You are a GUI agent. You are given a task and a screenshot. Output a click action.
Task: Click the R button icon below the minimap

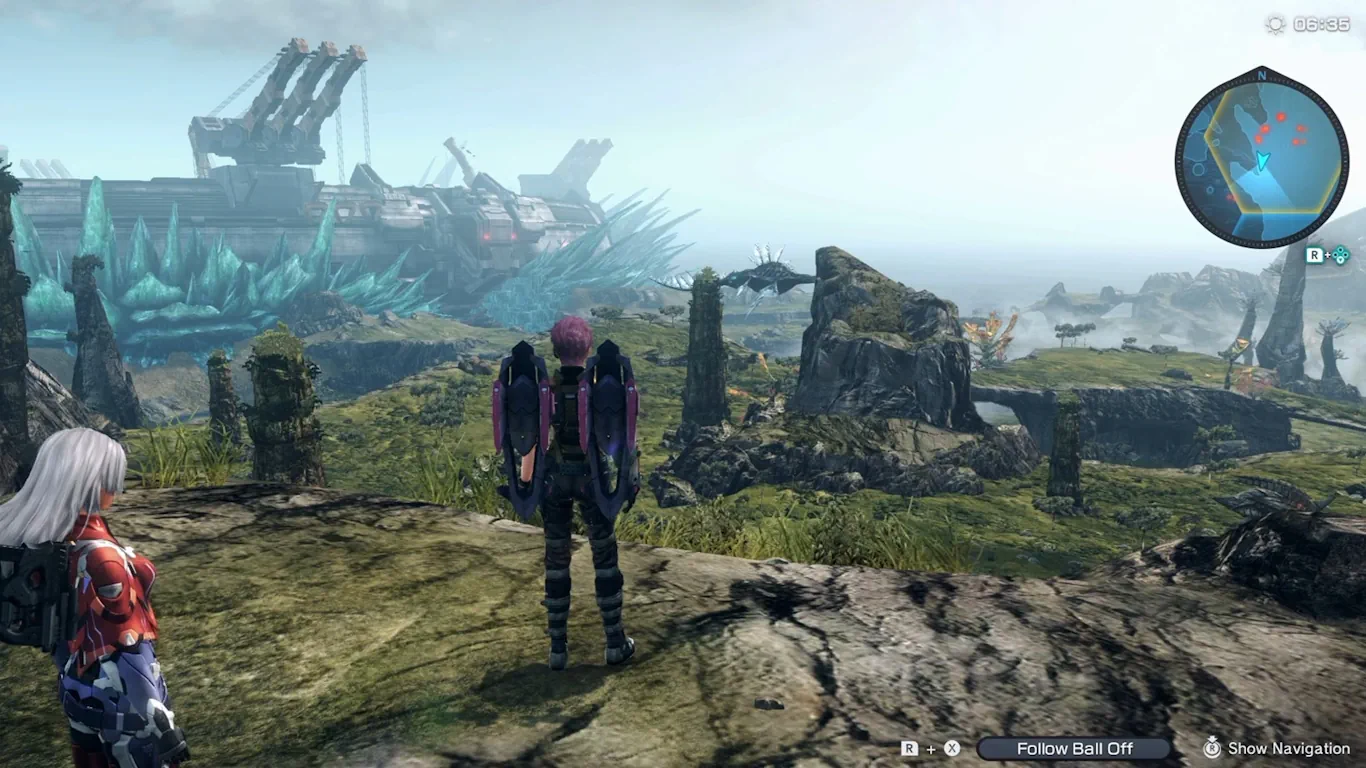1316,254
